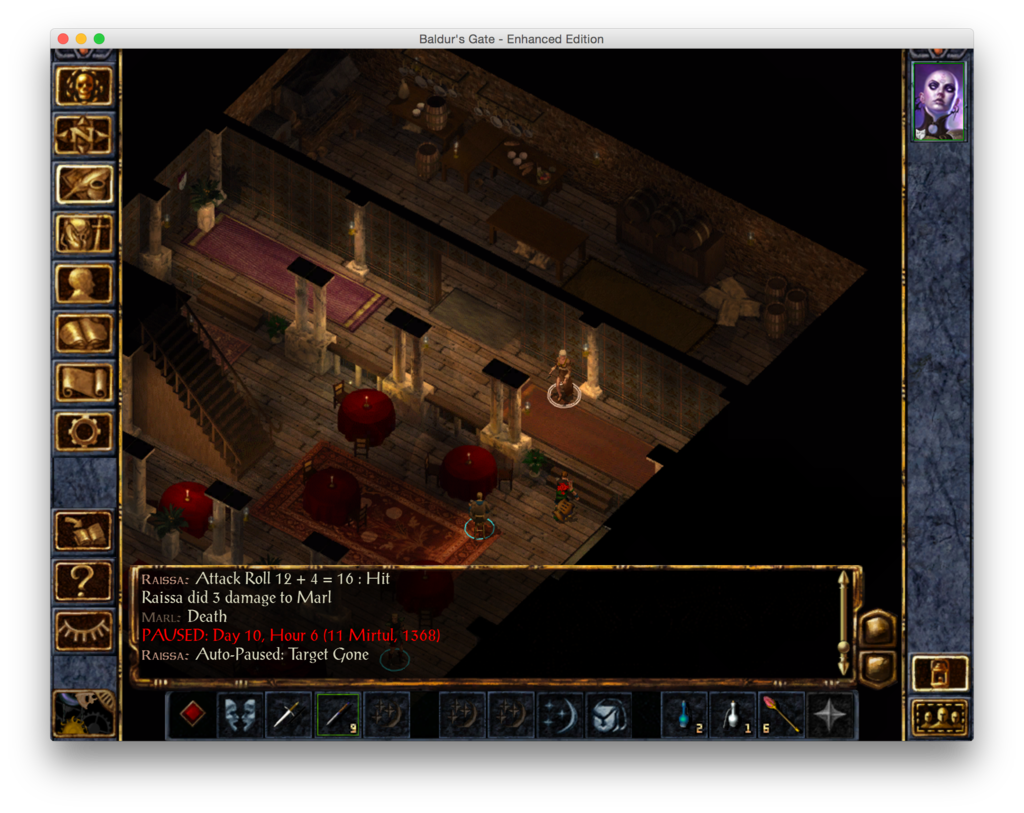The width and height of the screenshot is (1024, 813).
Task: Use the blue potion quick item
Action: click(x=684, y=715)
